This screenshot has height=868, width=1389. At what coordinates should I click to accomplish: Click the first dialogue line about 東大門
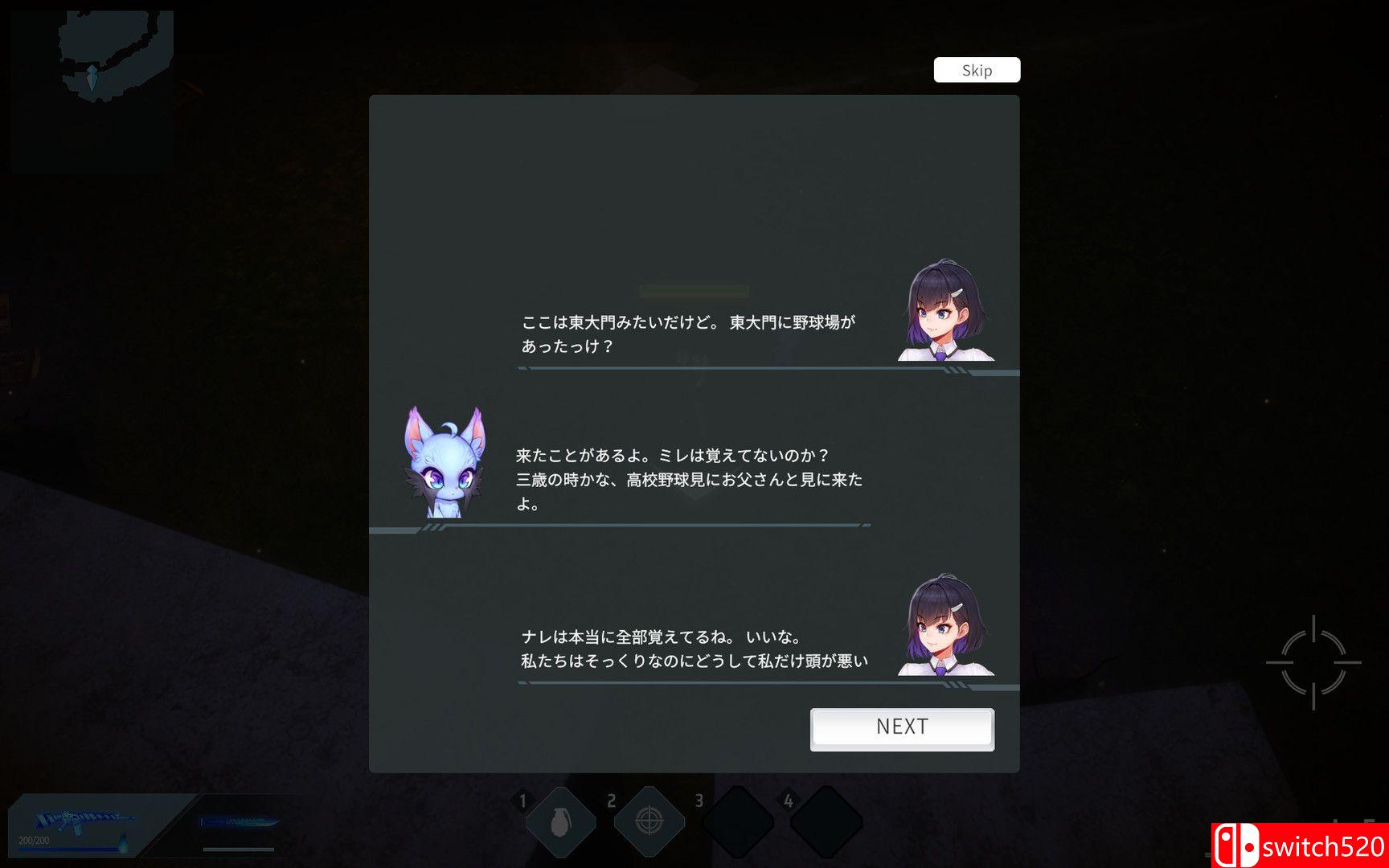click(686, 321)
